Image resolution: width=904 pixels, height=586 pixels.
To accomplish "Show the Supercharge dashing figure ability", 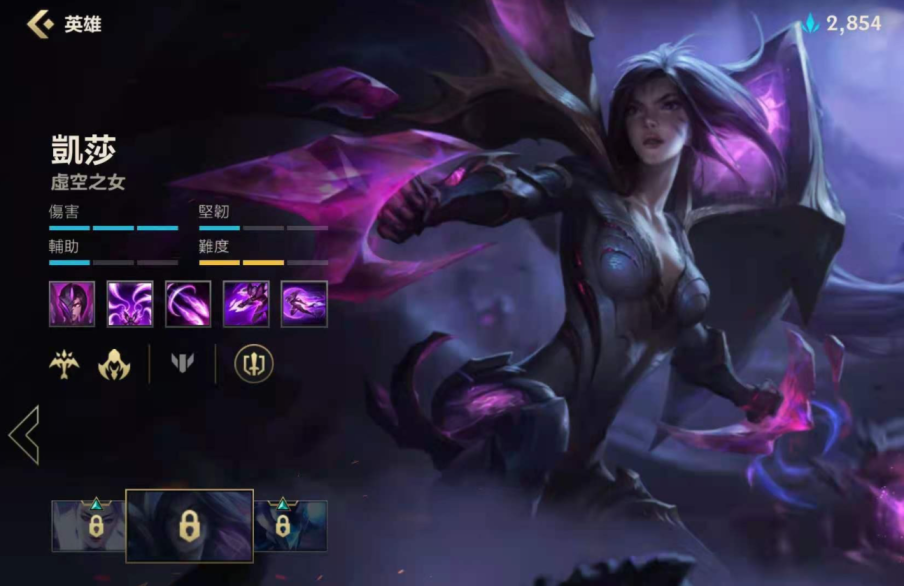I will coord(246,303).
